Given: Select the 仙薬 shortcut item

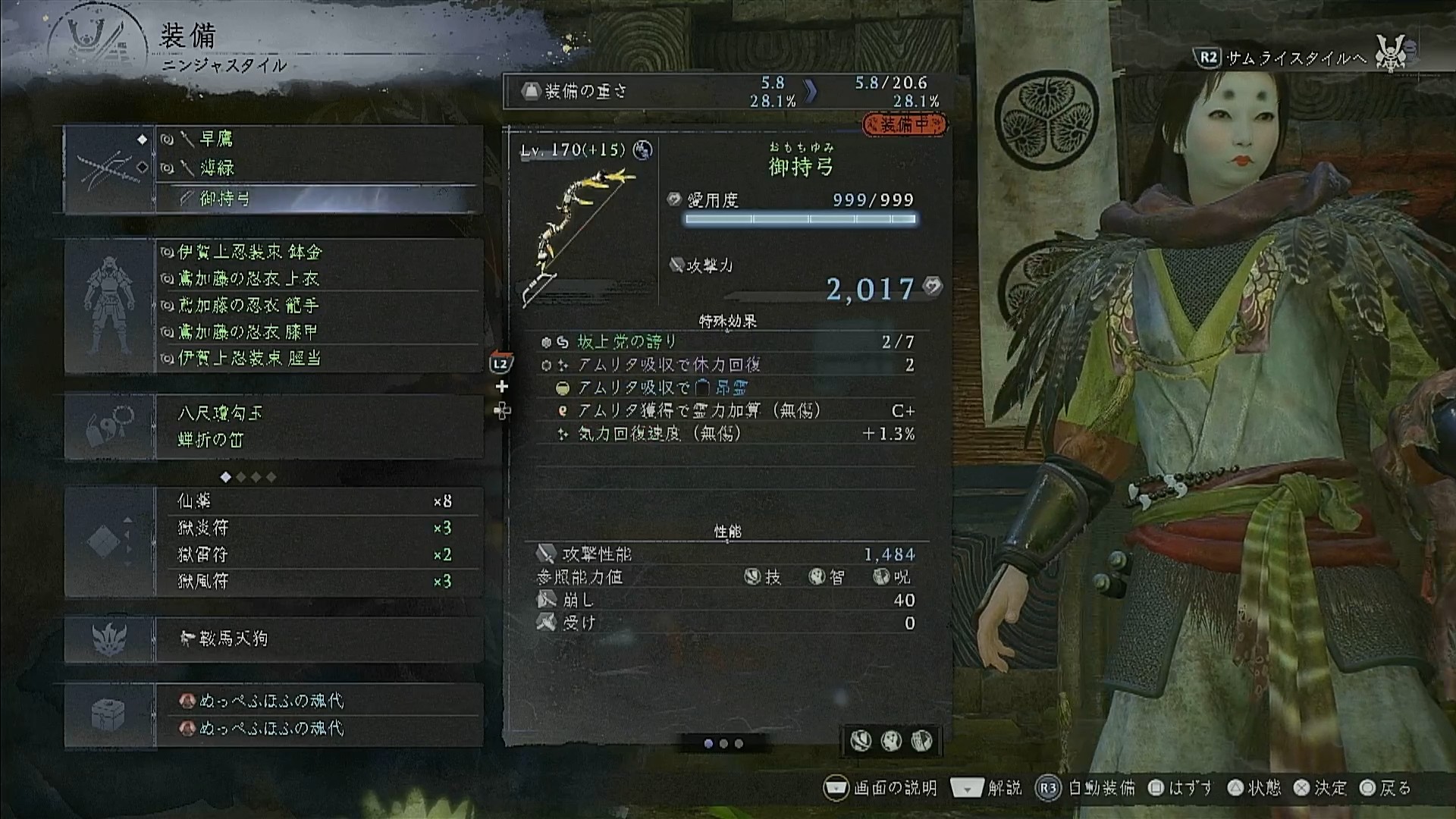Looking at the screenshot, I should coord(318,501).
